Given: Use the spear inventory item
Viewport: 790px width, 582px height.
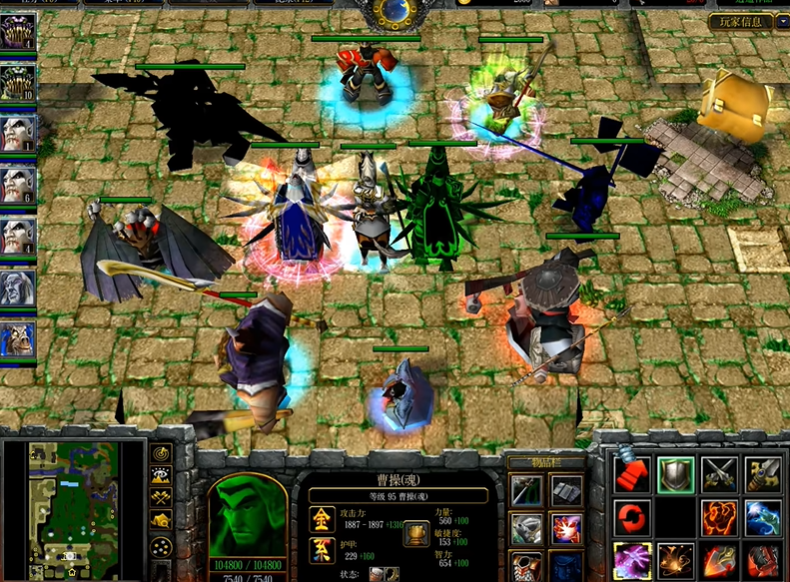Looking at the screenshot, I should point(527,489).
